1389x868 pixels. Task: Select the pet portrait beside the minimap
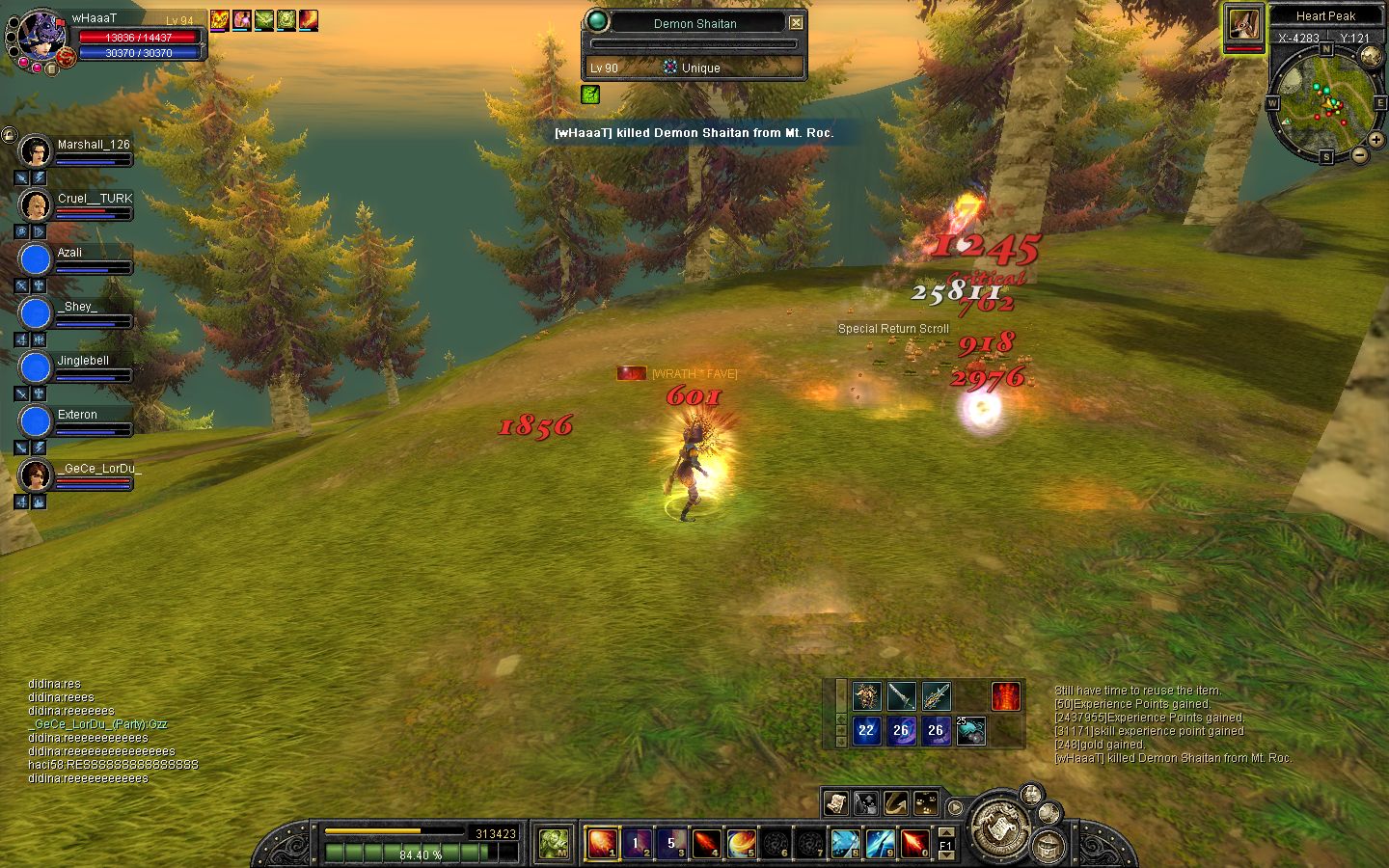1244,26
